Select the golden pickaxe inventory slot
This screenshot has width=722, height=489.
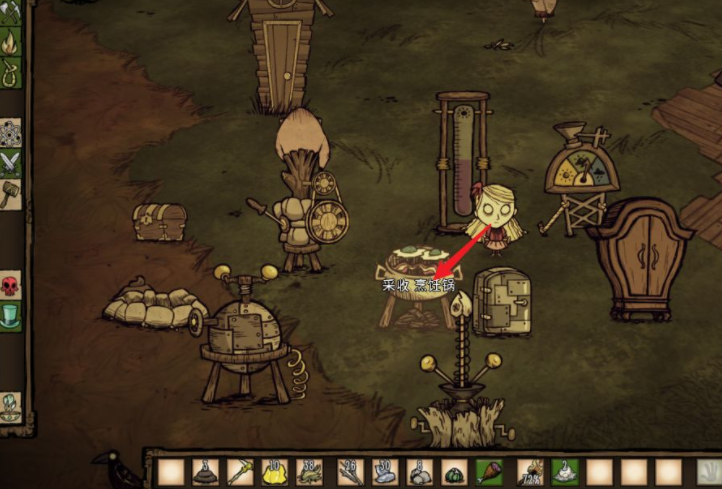point(241,471)
